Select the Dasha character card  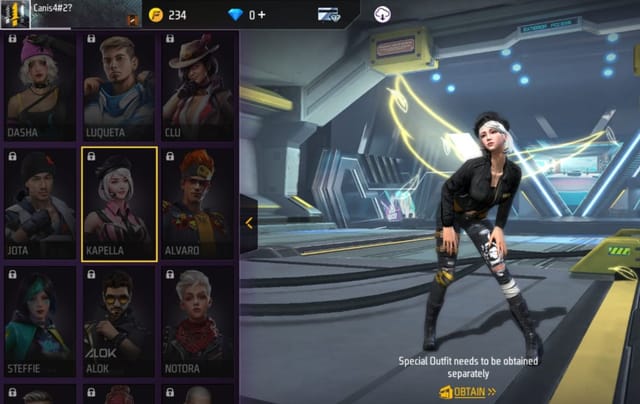click(x=39, y=87)
